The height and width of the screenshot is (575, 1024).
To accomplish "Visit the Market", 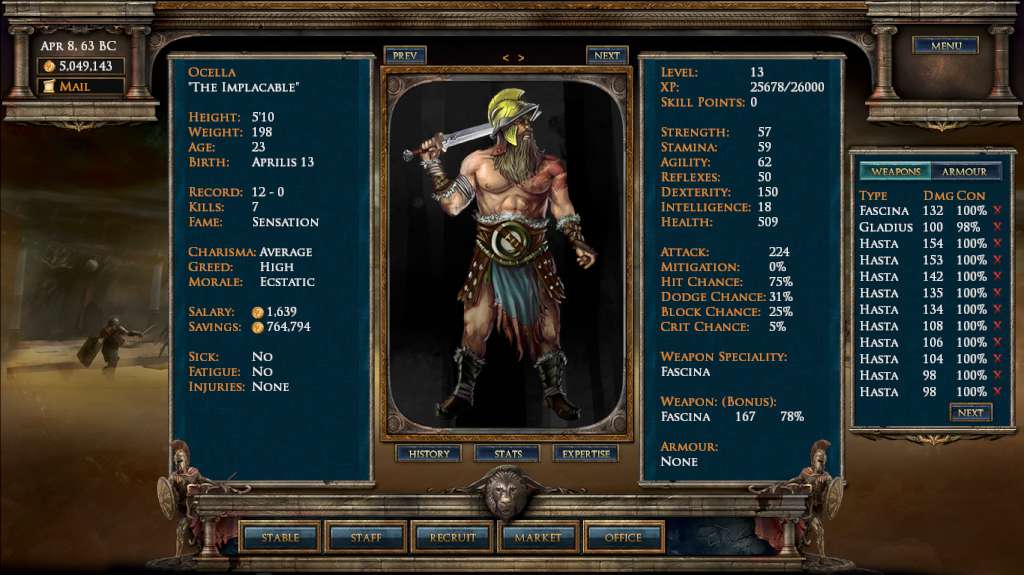I will 538,537.
